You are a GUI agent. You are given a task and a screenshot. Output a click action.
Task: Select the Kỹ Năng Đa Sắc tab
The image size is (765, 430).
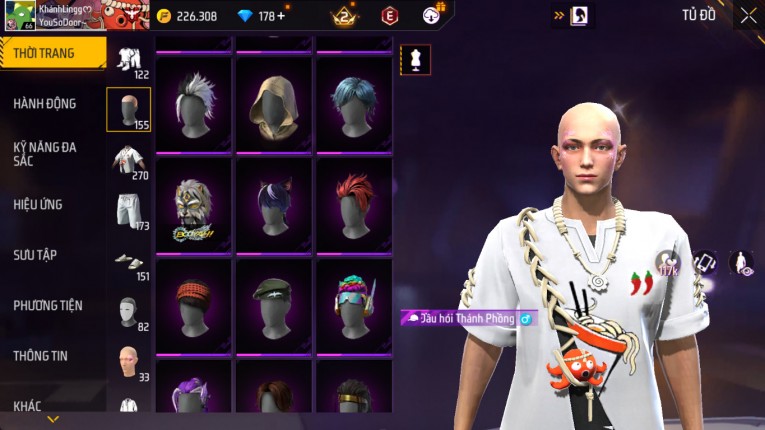[45, 154]
